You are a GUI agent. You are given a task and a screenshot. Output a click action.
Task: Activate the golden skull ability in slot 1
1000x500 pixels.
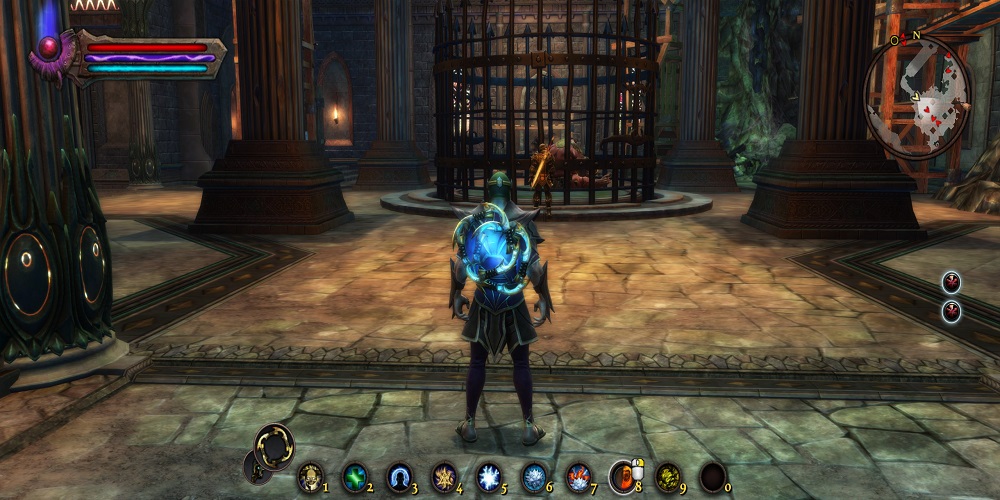click(310, 477)
